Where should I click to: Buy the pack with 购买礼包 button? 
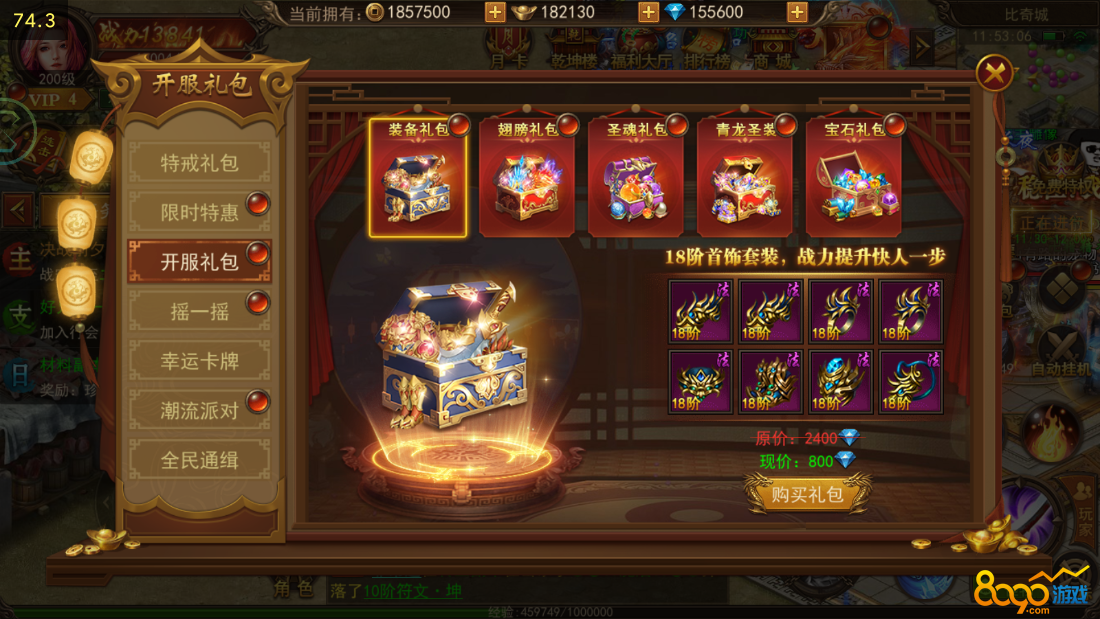click(x=807, y=495)
